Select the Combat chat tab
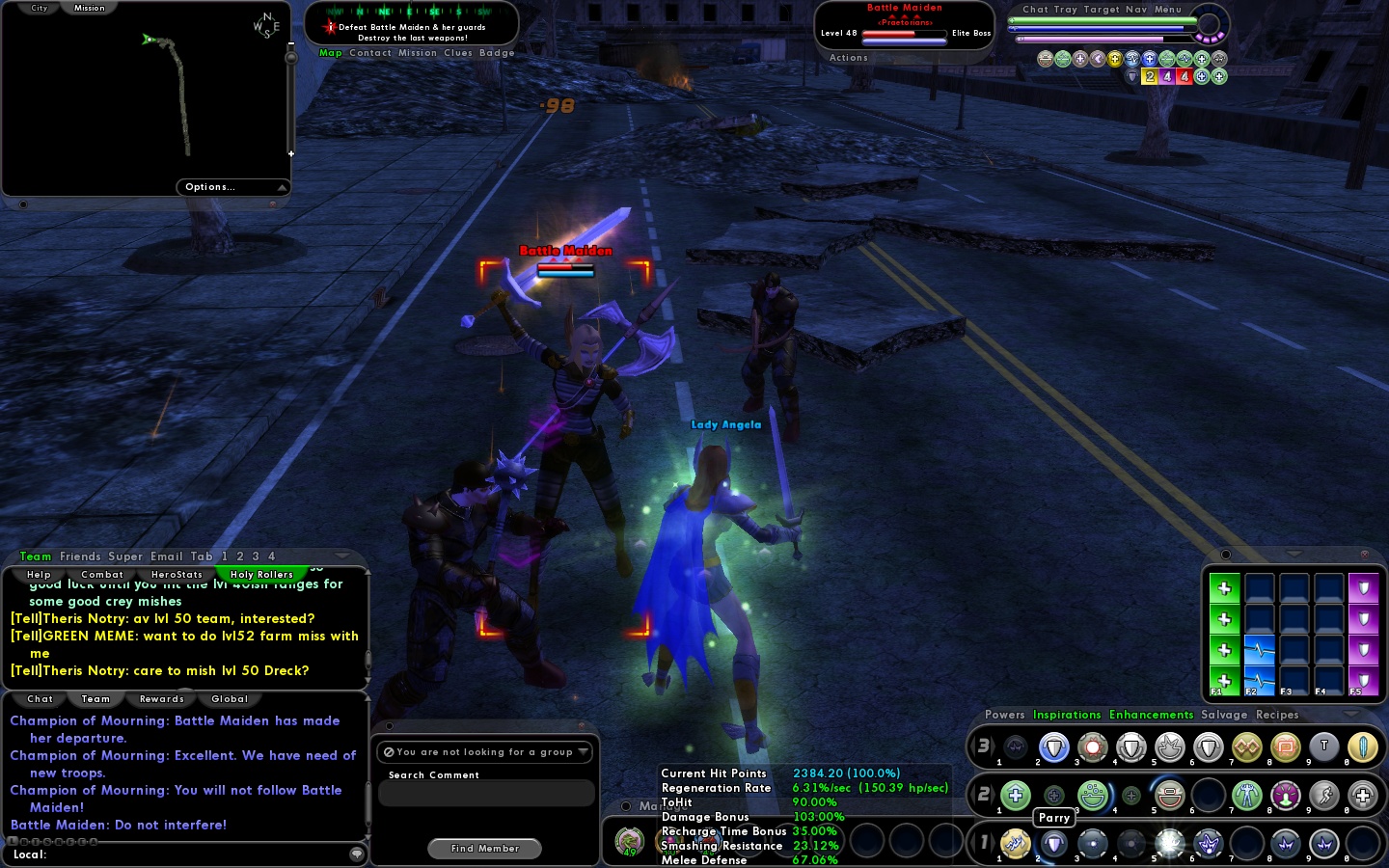Screen dimensions: 1389x868 point(102,575)
